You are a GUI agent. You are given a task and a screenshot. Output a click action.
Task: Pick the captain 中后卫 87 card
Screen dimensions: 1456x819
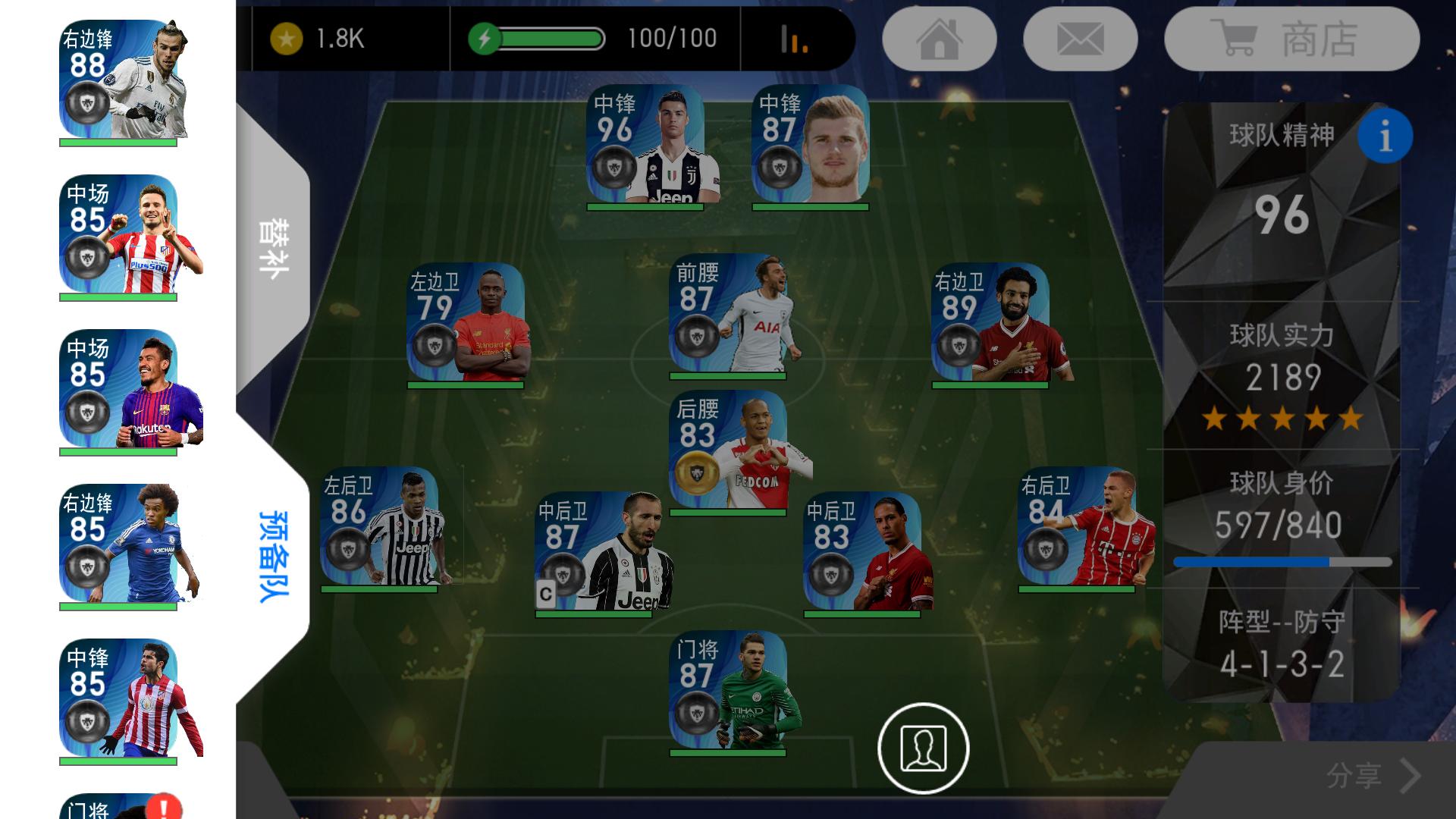[x=594, y=552]
